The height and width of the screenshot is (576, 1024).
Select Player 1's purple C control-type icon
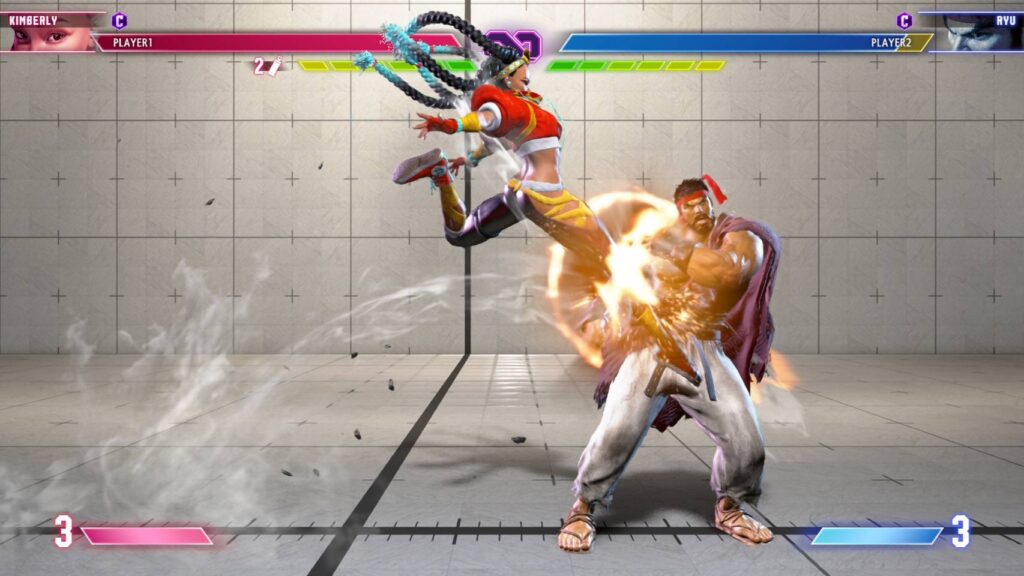coord(120,20)
